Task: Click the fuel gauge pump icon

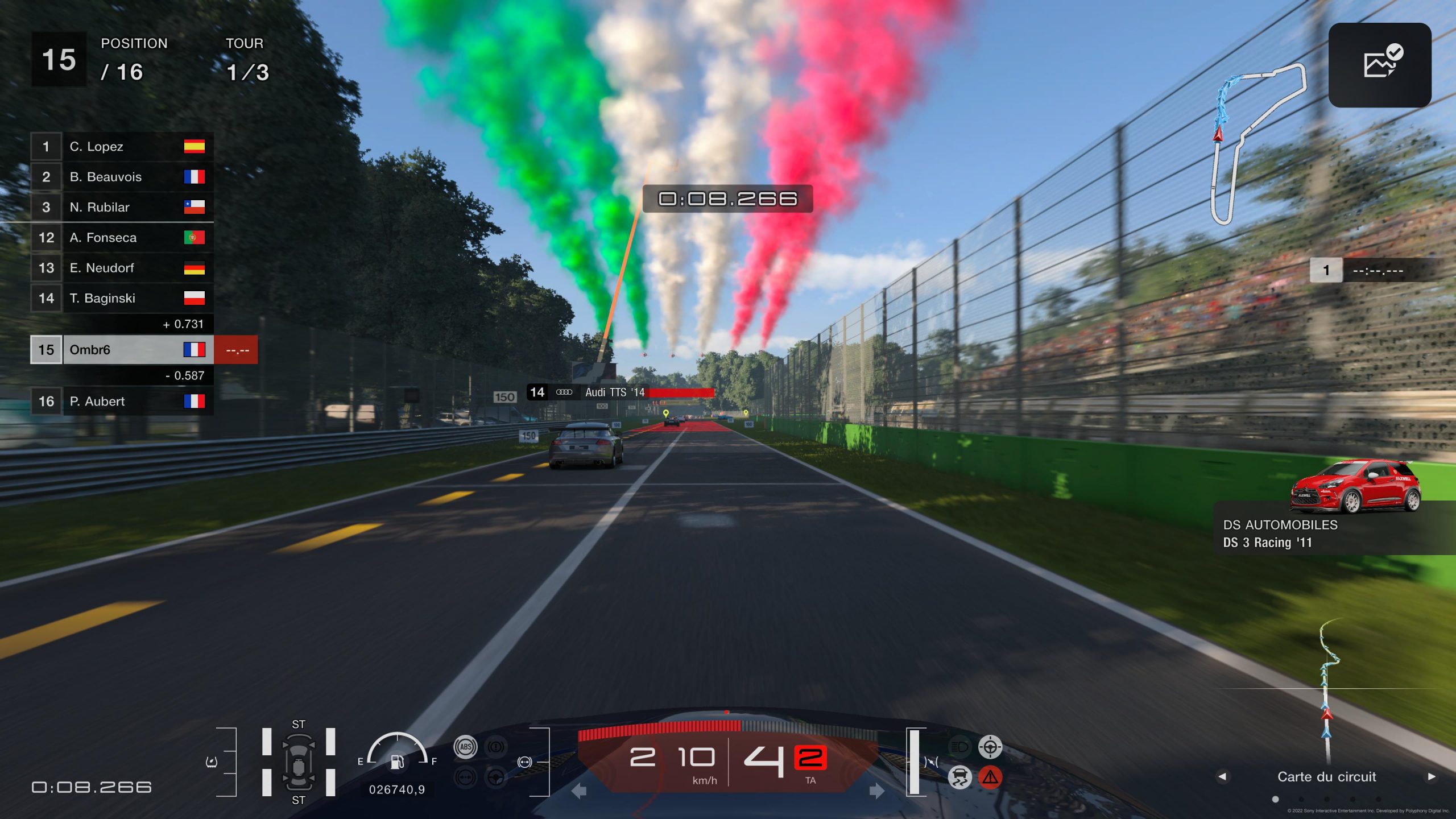Action: (397, 762)
